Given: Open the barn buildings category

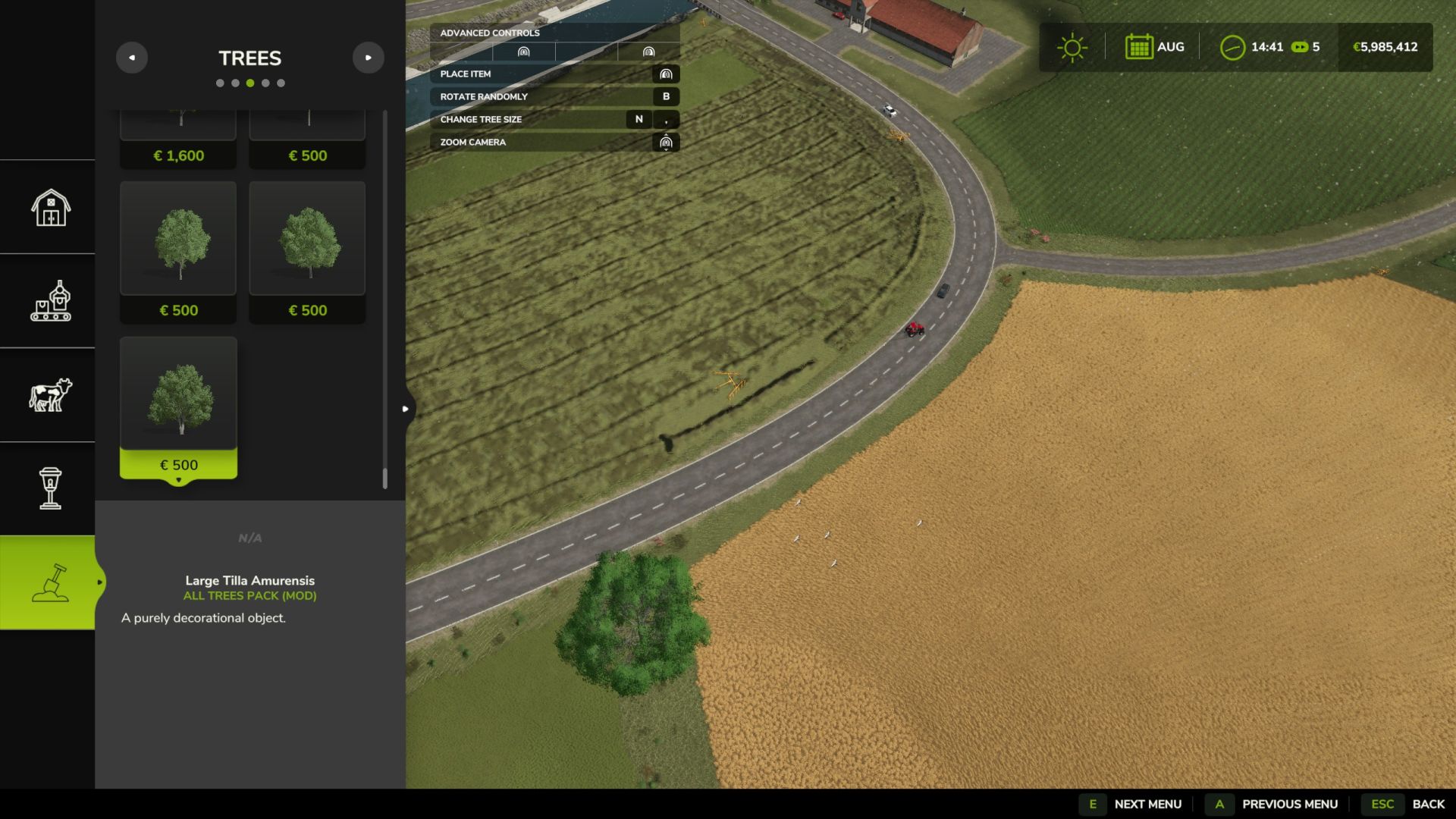Looking at the screenshot, I should click(x=50, y=207).
